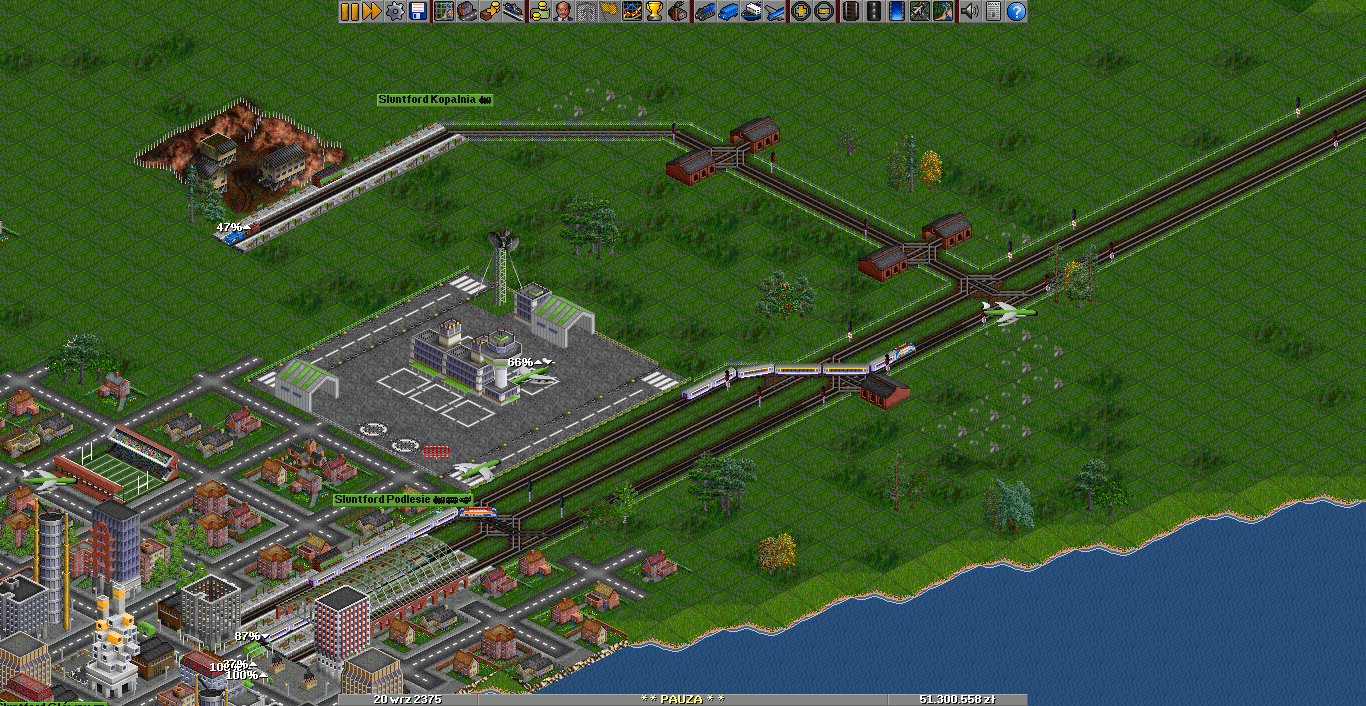Show the world map icon
The width and height of the screenshot is (1366, 706).
click(x=443, y=12)
